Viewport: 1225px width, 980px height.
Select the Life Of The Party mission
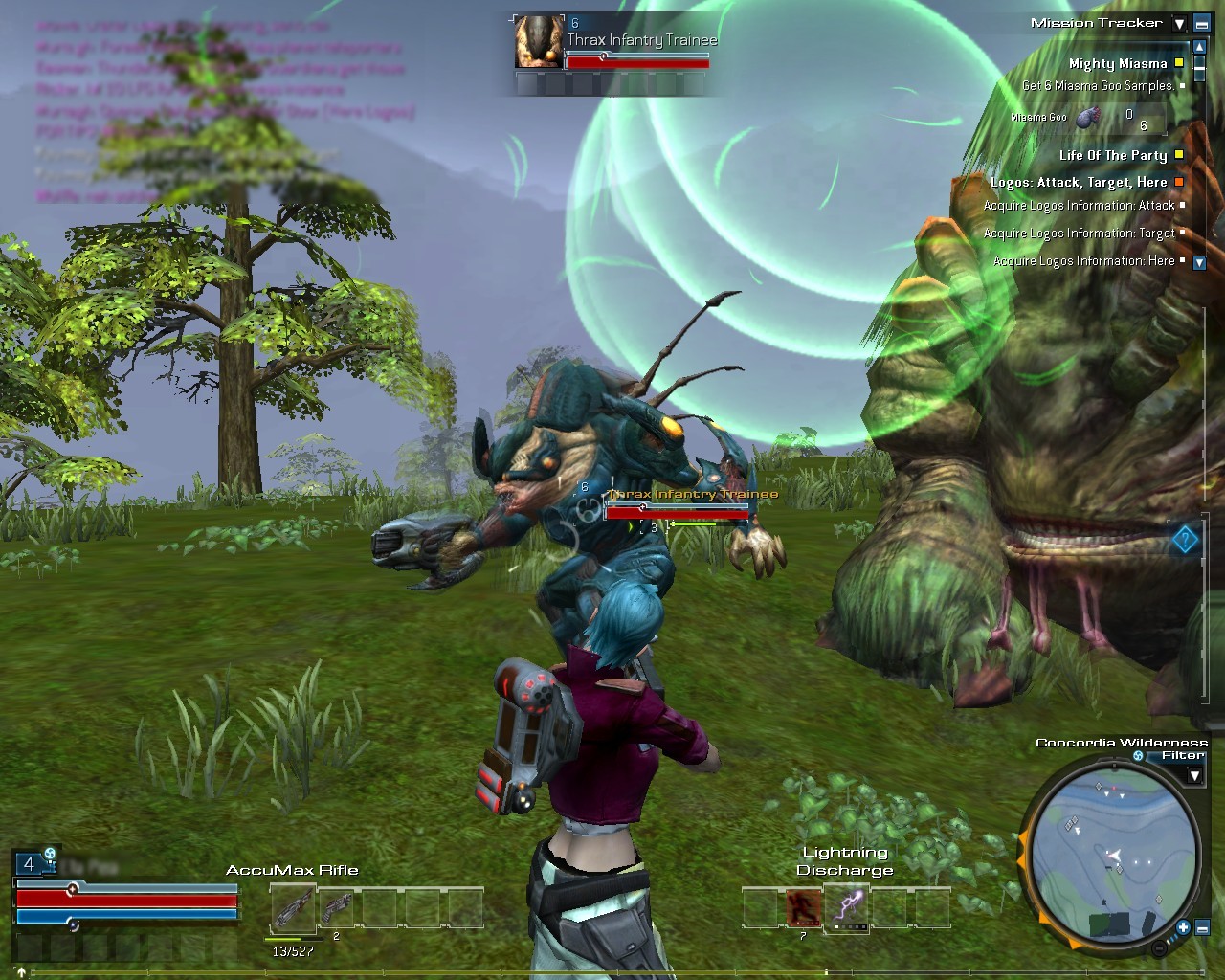1113,155
